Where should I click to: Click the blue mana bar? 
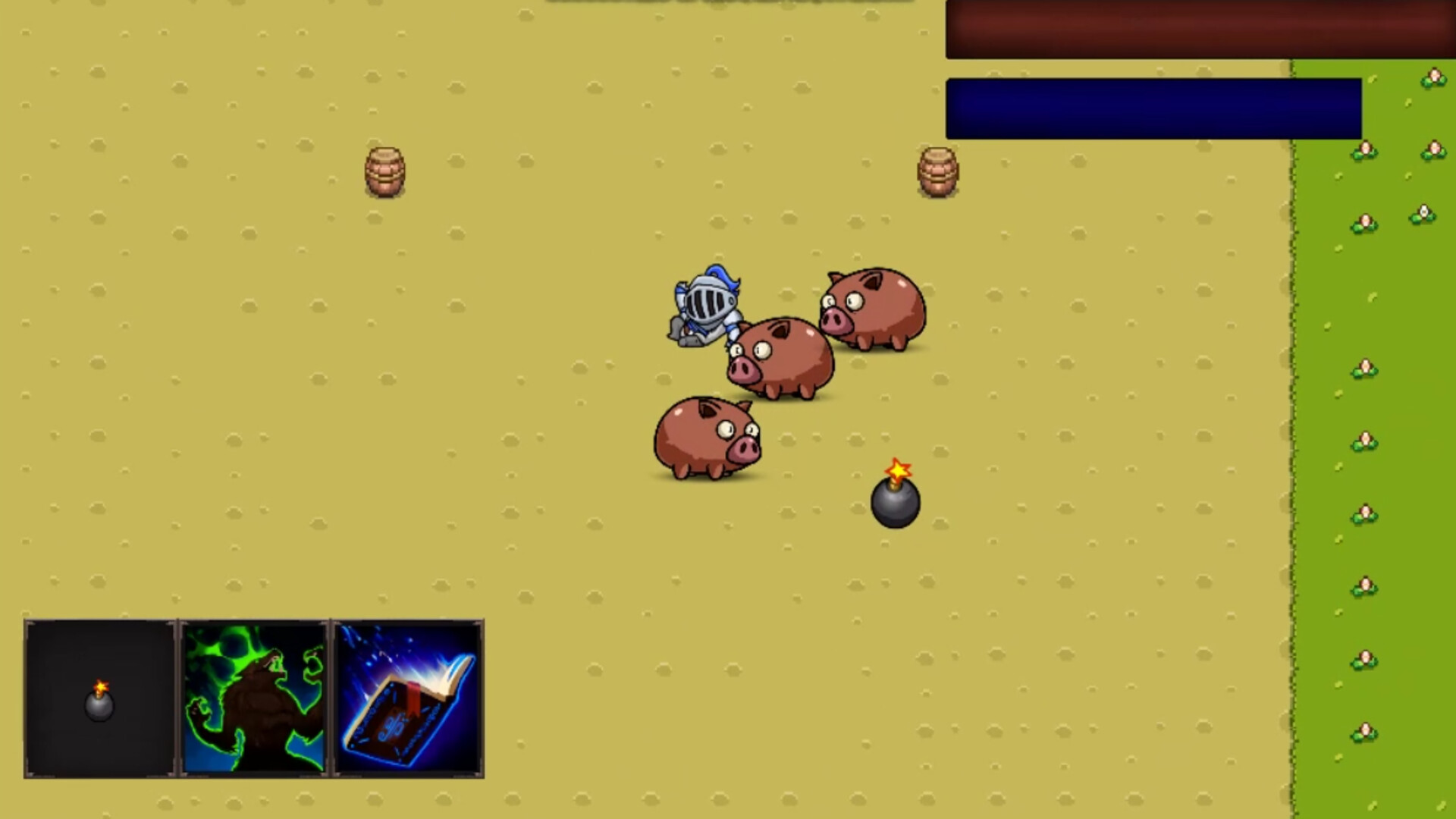tap(1153, 108)
